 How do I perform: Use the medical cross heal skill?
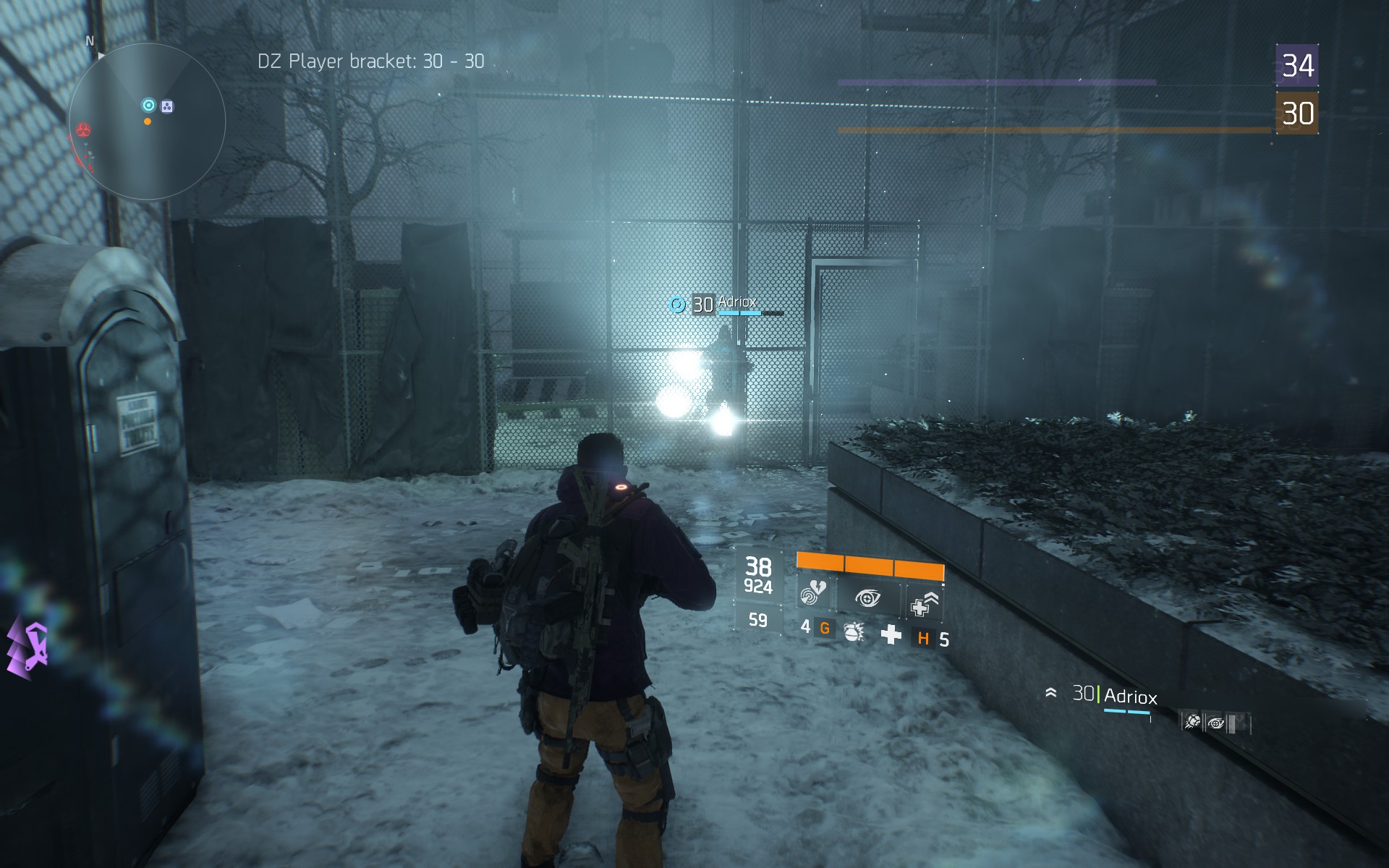tap(923, 605)
